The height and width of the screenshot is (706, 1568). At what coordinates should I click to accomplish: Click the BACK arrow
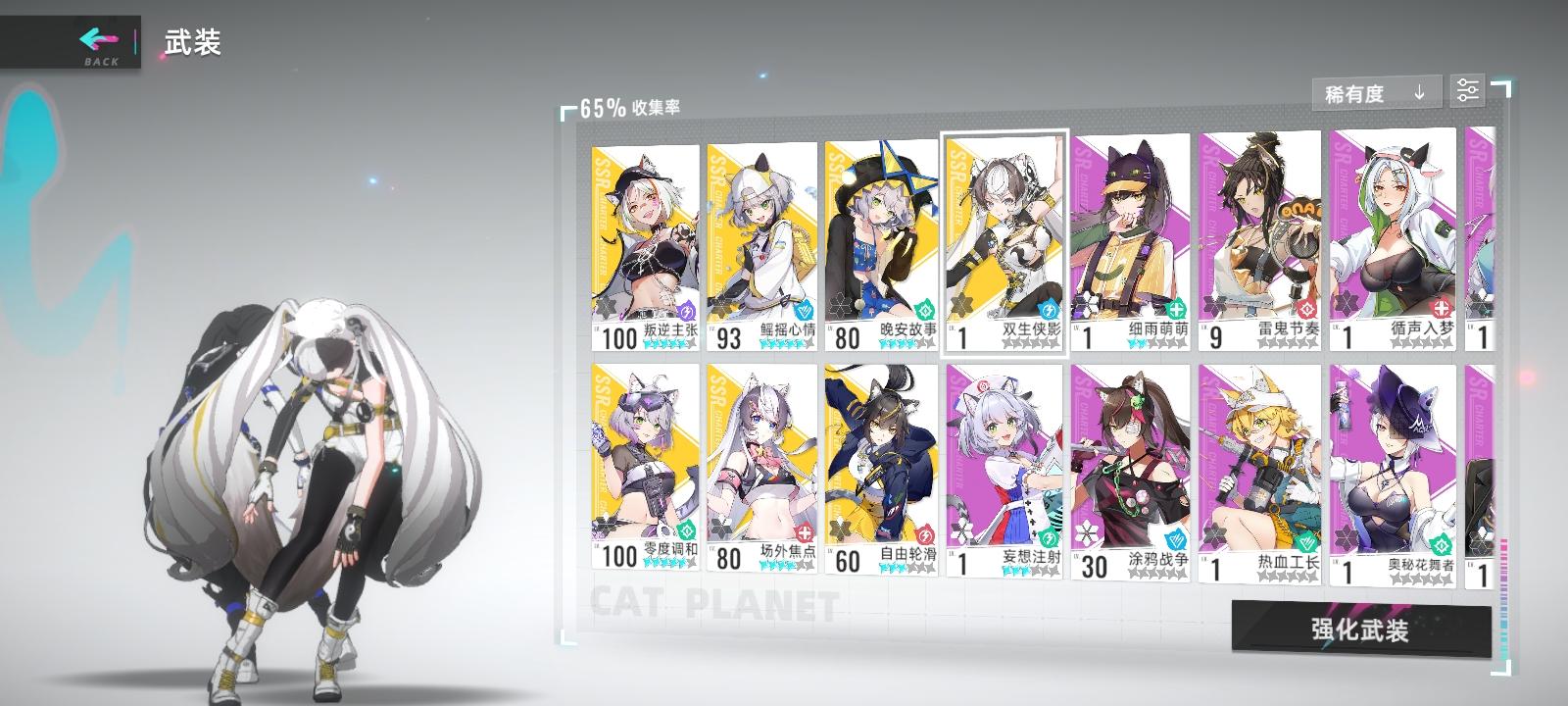click(x=93, y=37)
